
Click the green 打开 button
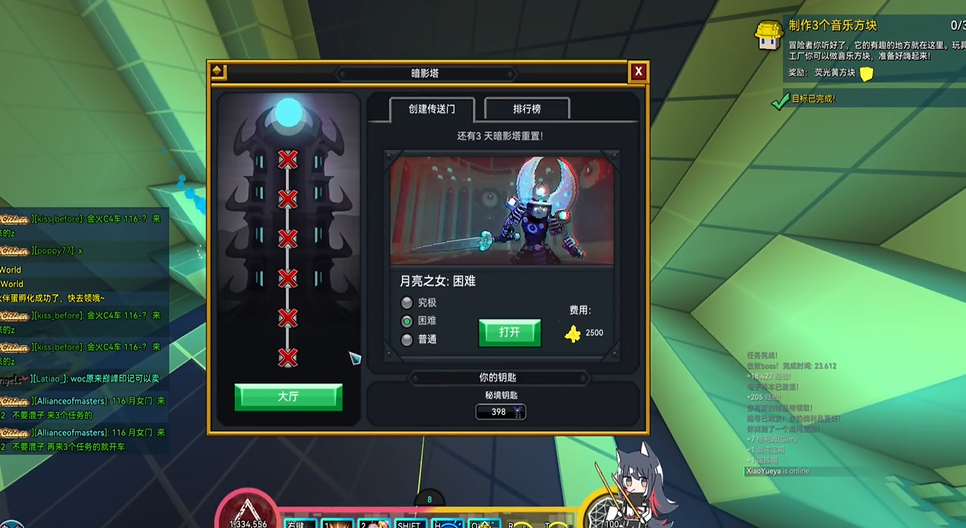pyautogui.click(x=509, y=332)
